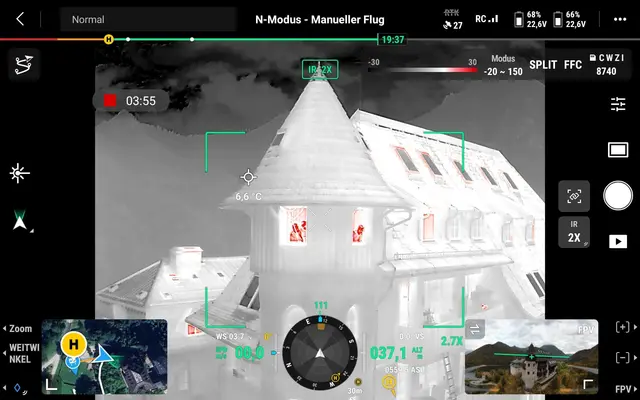Switch the IR 2X zoom level
This screenshot has width=640, height=400.
coord(574,233)
